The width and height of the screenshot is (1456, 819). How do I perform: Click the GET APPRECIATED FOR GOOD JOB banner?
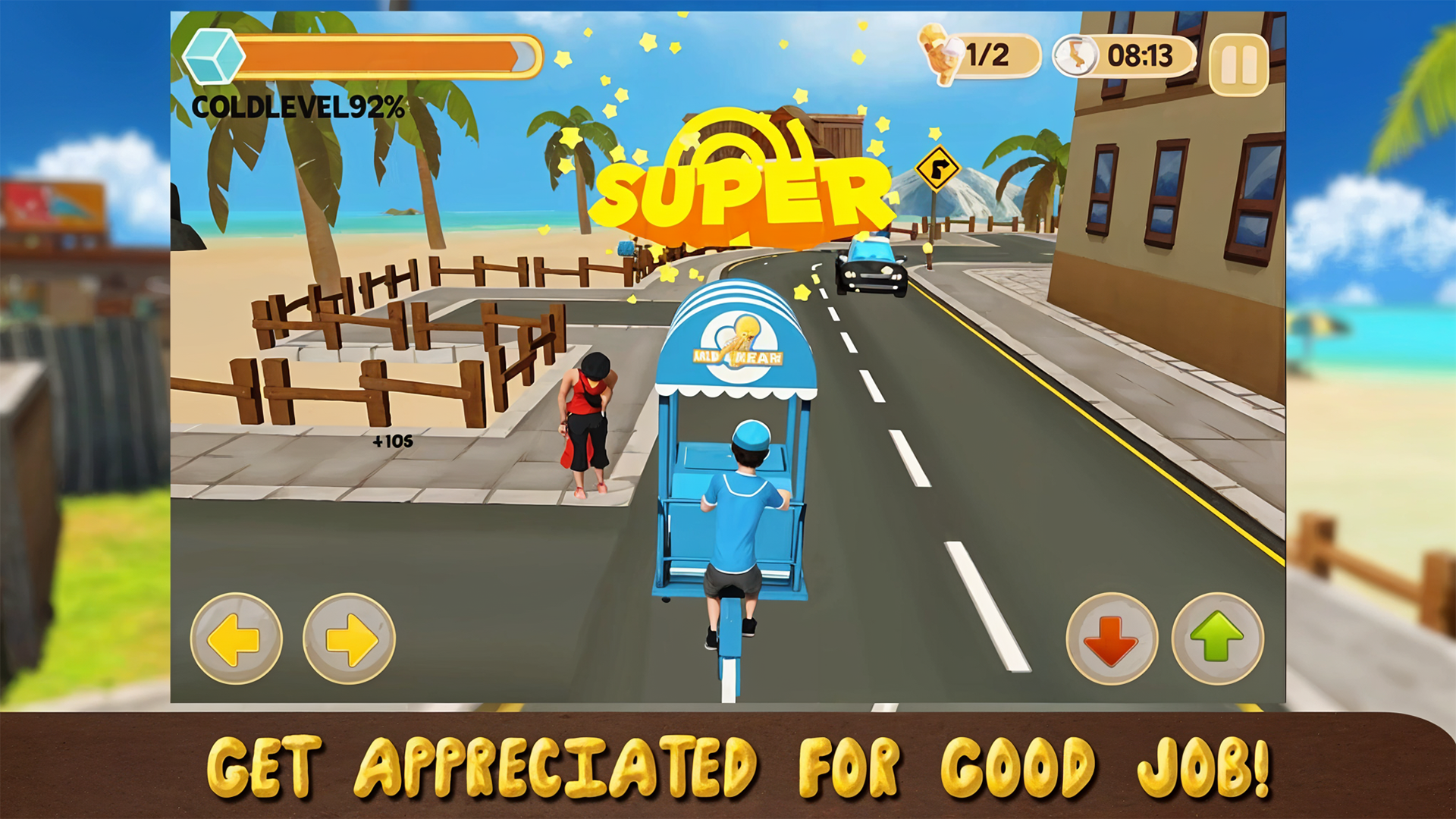coord(728,768)
